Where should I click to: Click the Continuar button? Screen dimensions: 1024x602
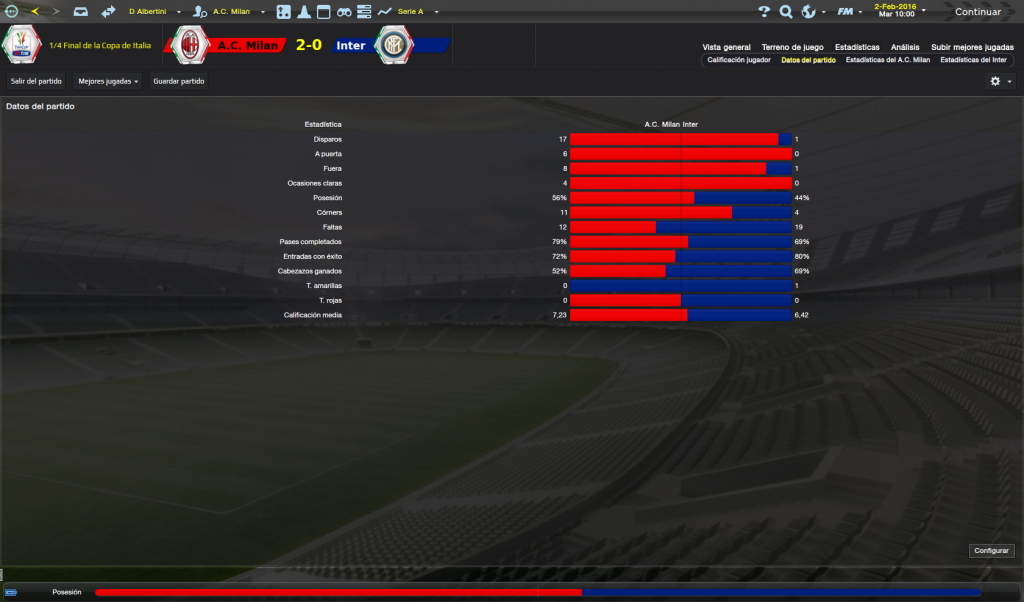coord(977,12)
